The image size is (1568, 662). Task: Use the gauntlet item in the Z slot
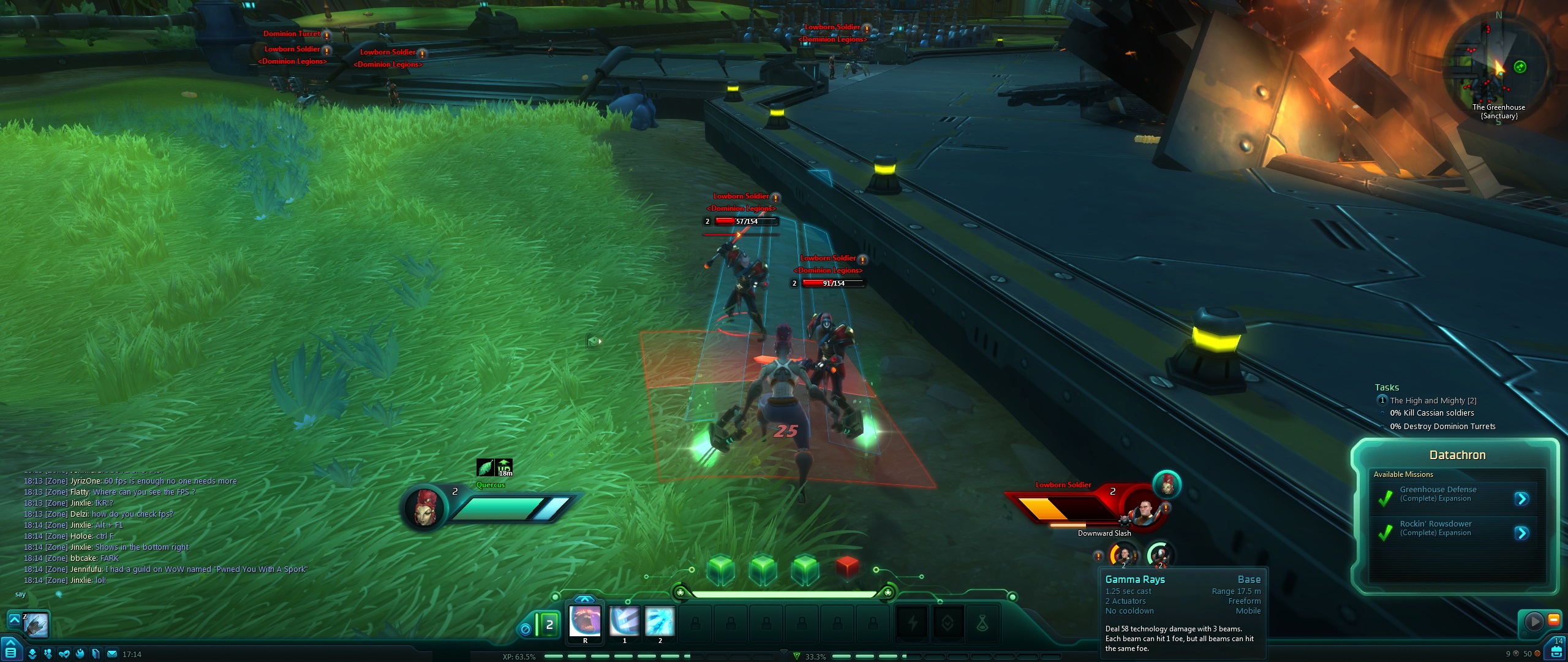point(36,625)
